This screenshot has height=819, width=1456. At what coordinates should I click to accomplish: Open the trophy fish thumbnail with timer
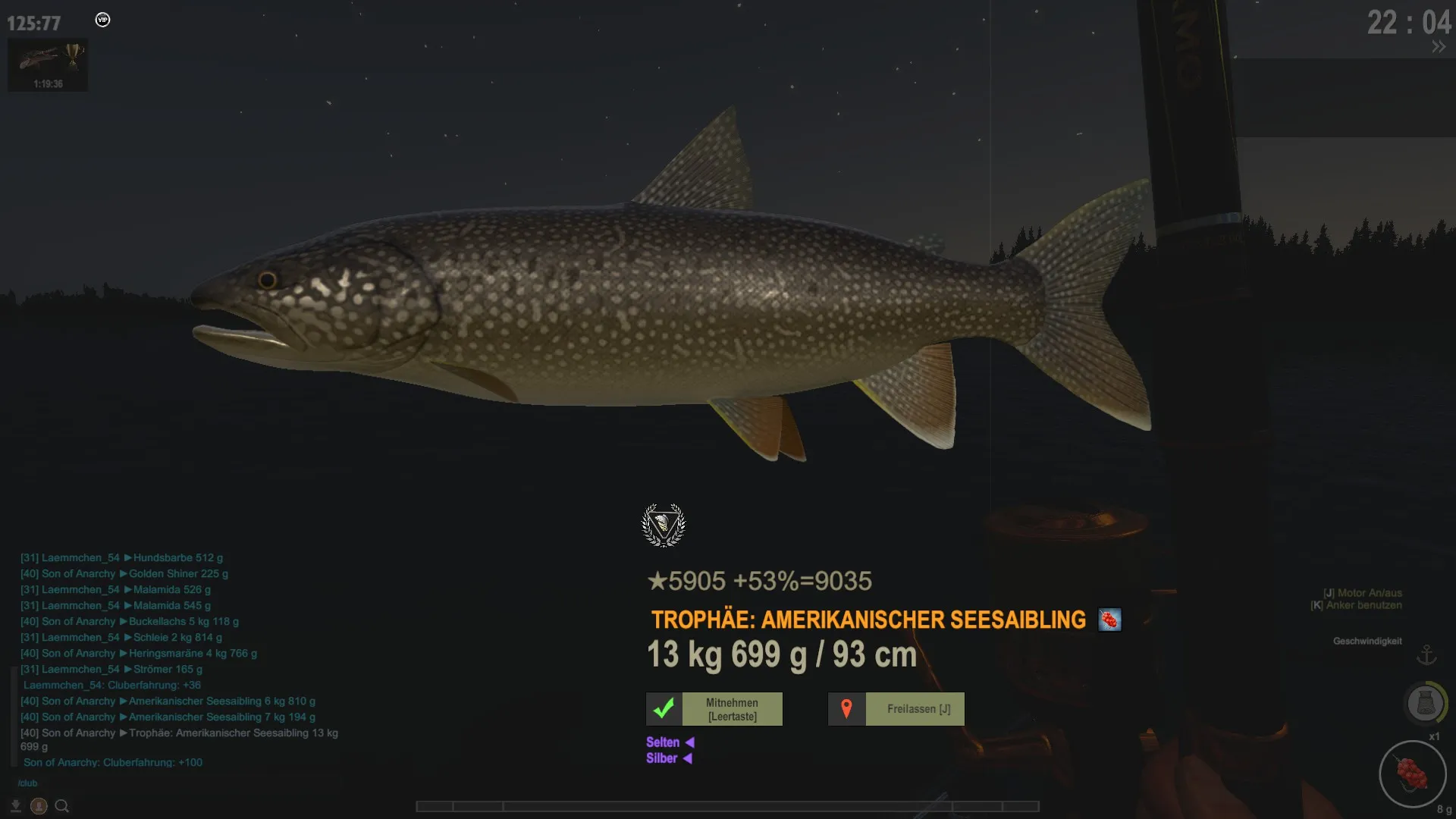click(48, 65)
